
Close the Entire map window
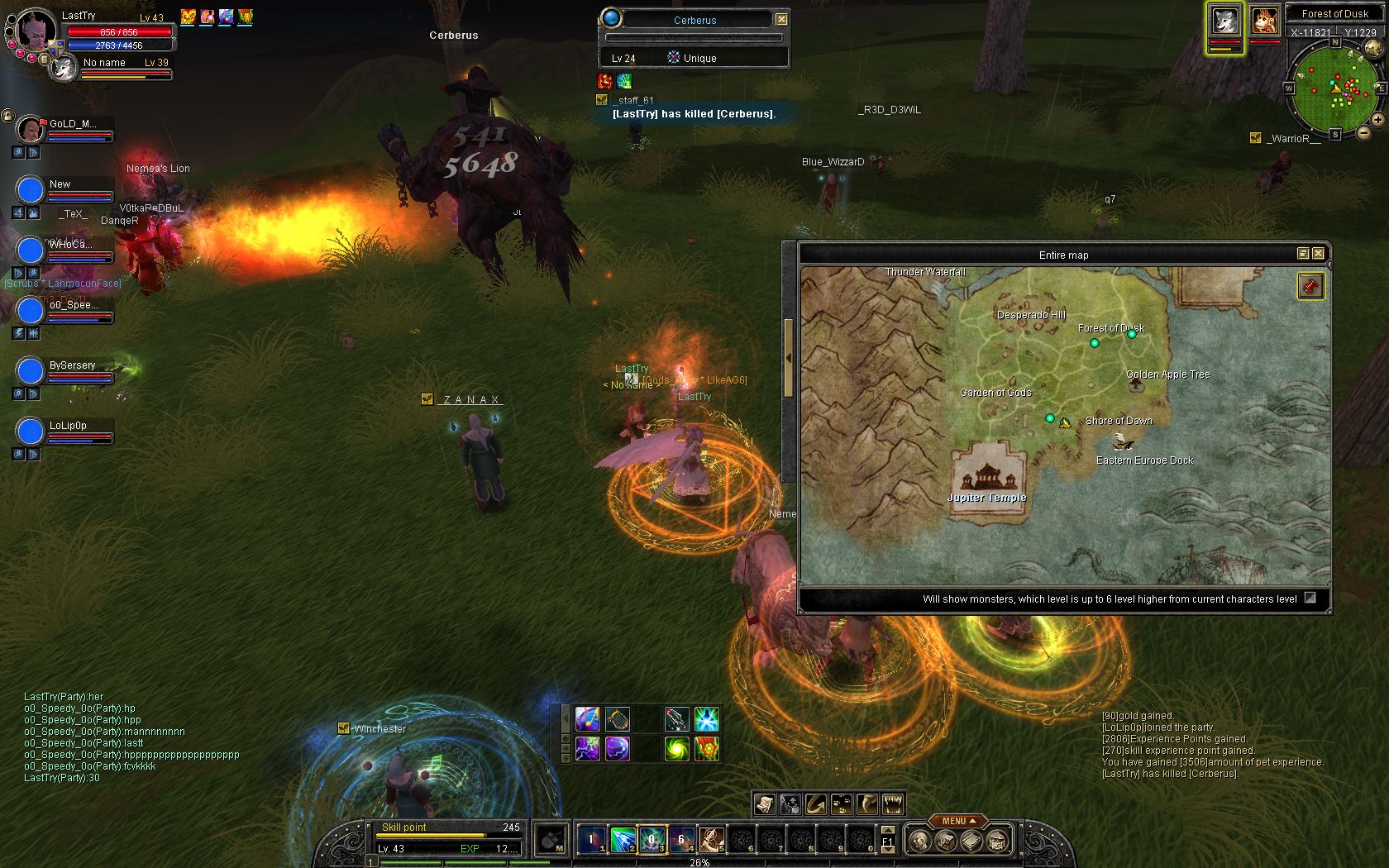[1318, 254]
